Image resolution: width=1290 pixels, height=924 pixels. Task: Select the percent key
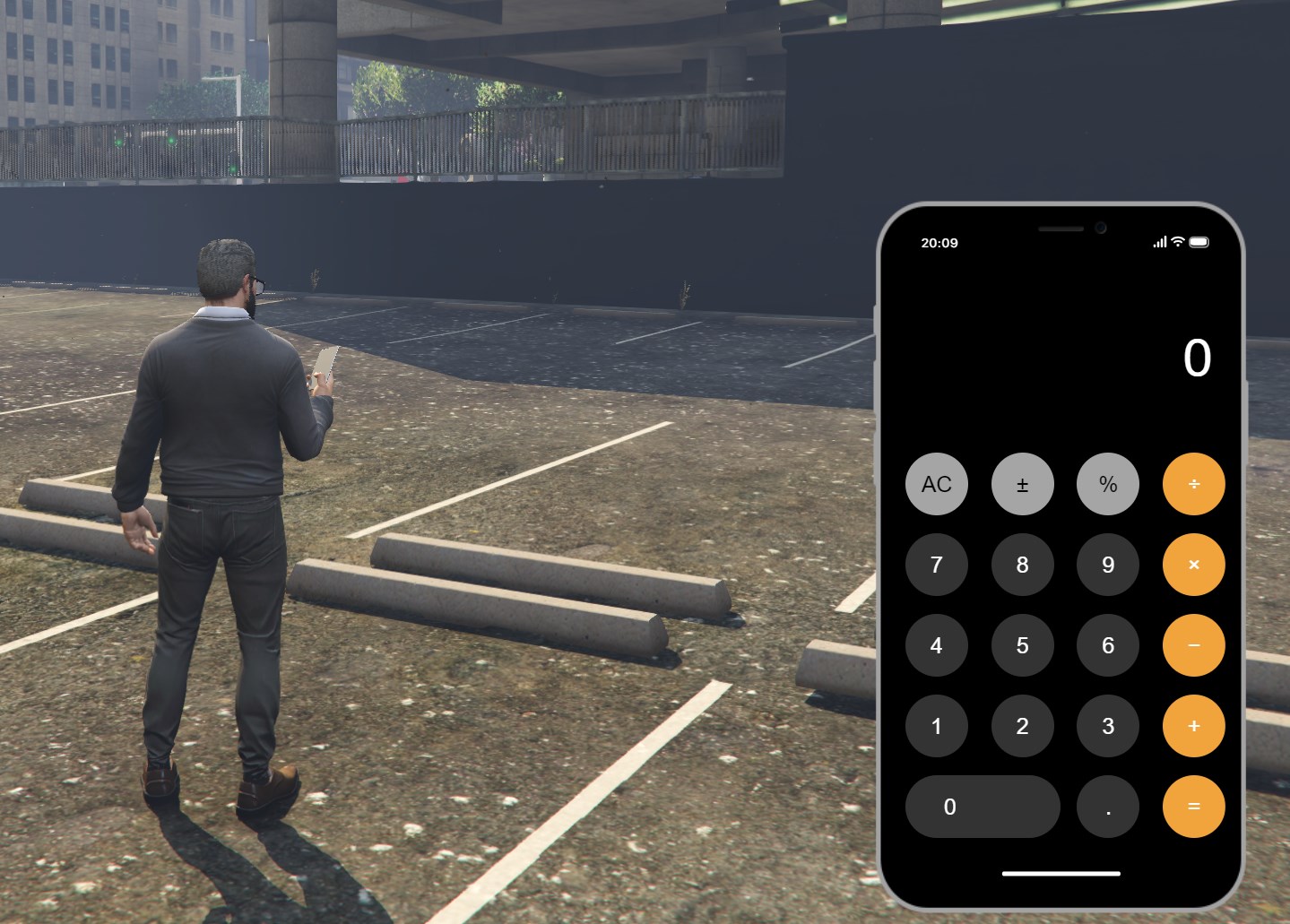tap(1108, 484)
